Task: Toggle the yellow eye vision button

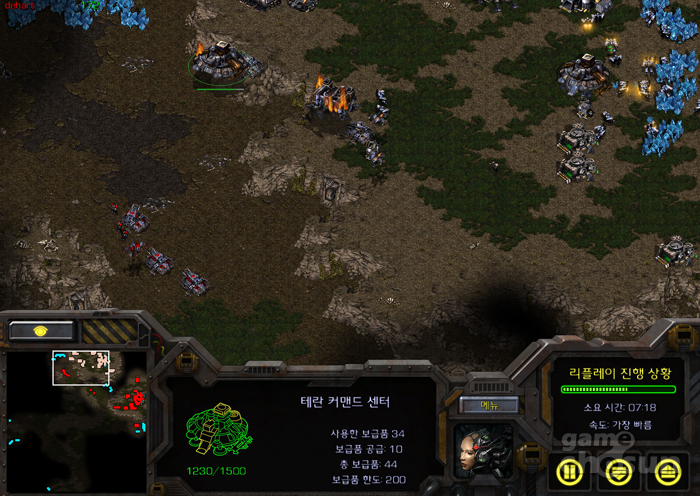Action: (40, 330)
